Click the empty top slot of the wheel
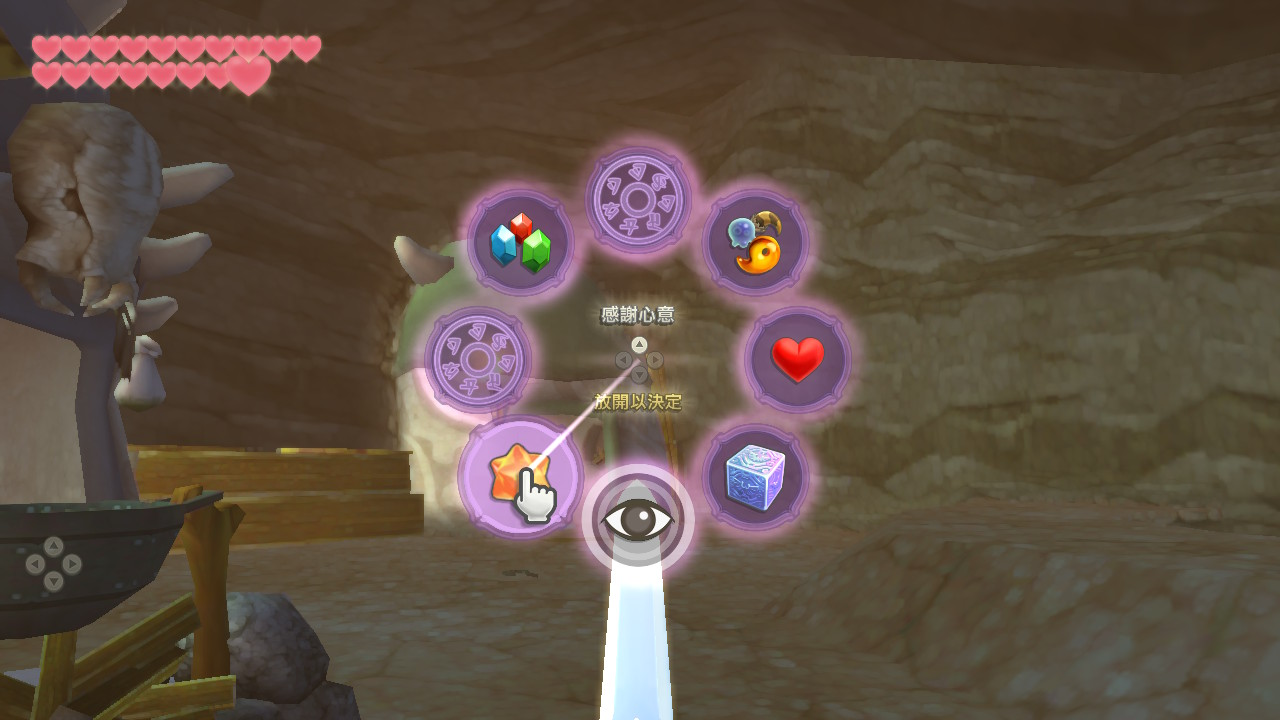 click(638, 201)
